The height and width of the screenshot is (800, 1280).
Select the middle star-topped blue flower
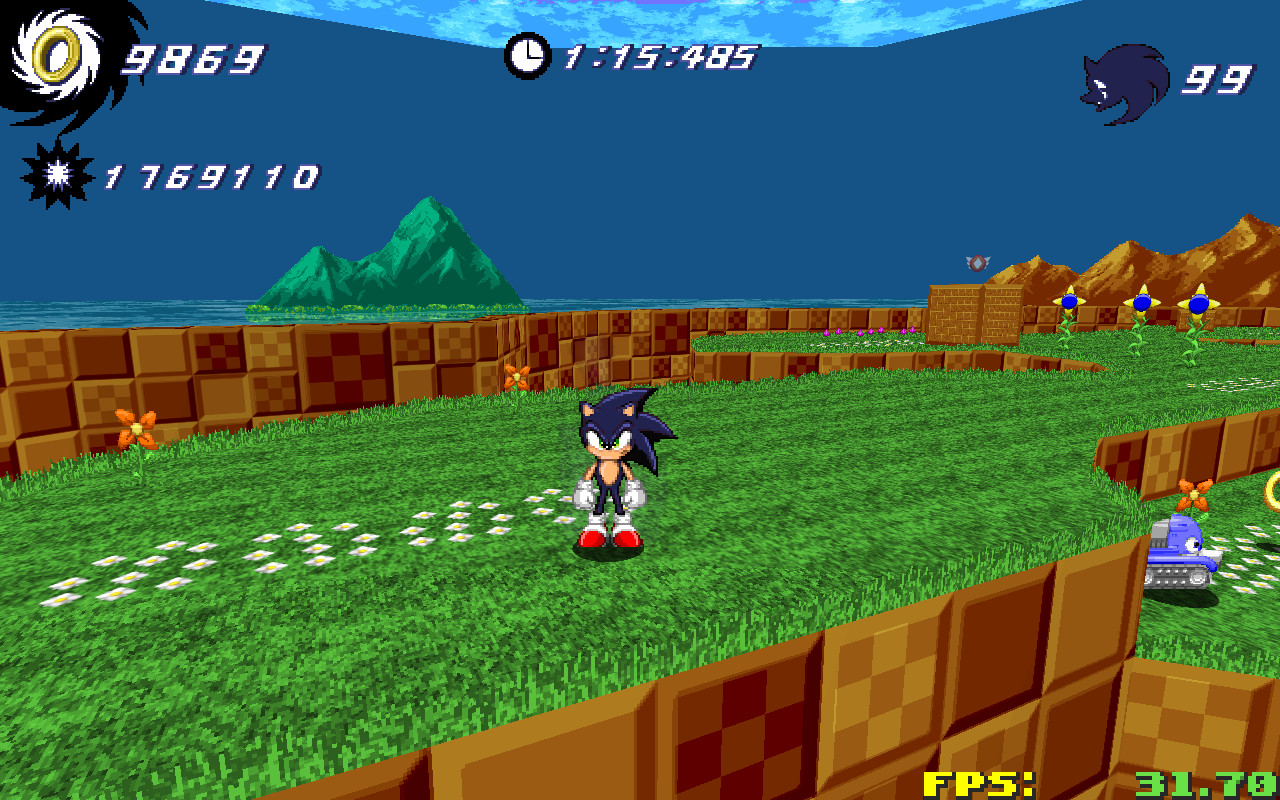click(1142, 301)
